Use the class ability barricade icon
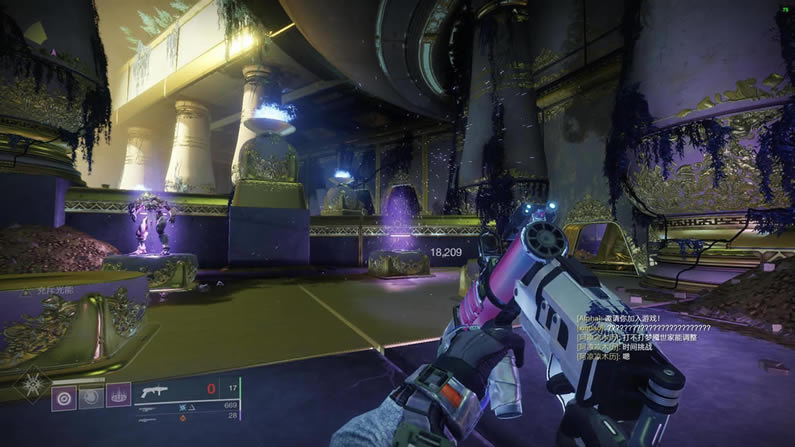This screenshot has height=447, width=795. point(118,396)
